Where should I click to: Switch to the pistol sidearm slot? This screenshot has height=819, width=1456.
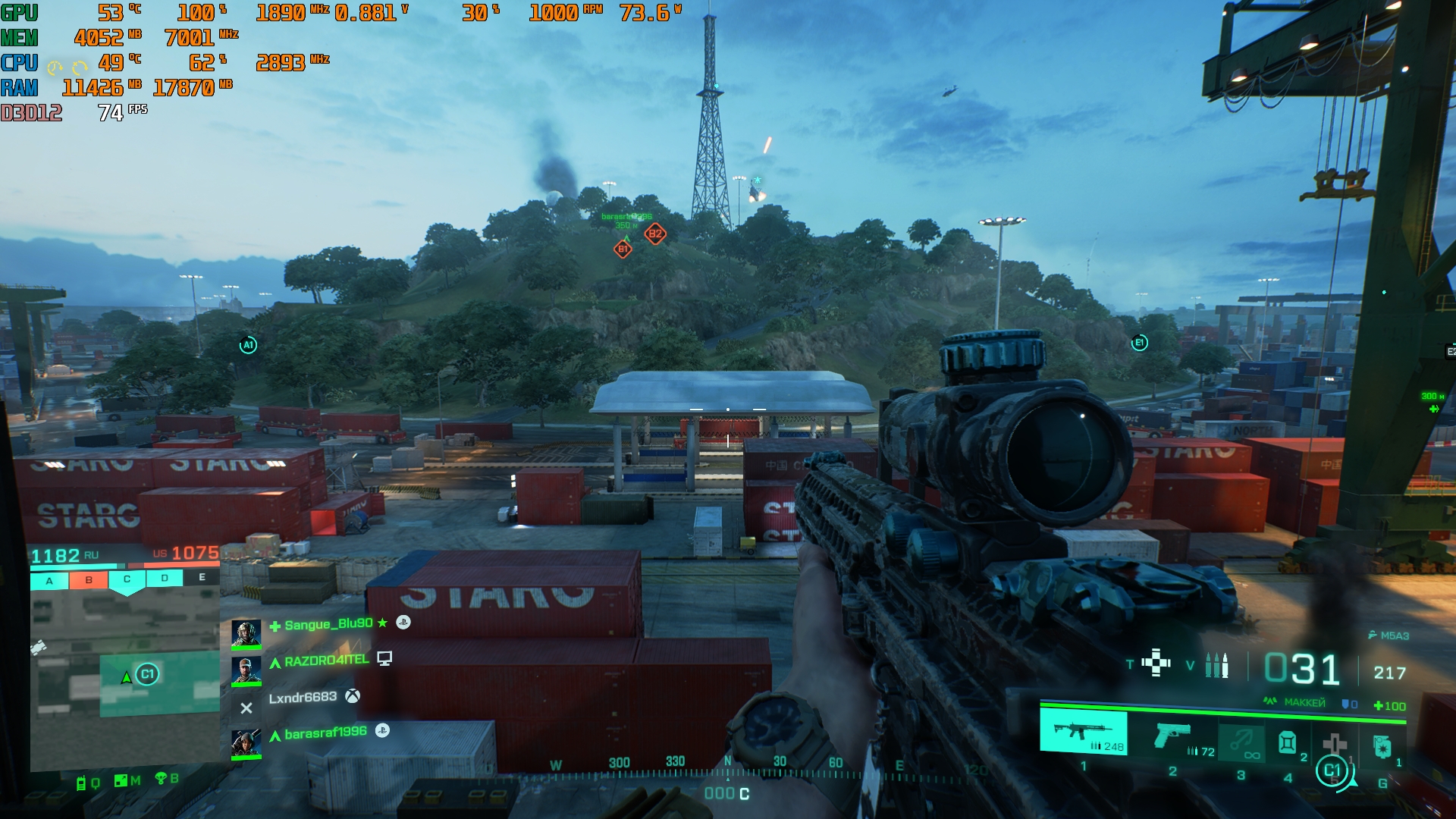click(x=1172, y=736)
